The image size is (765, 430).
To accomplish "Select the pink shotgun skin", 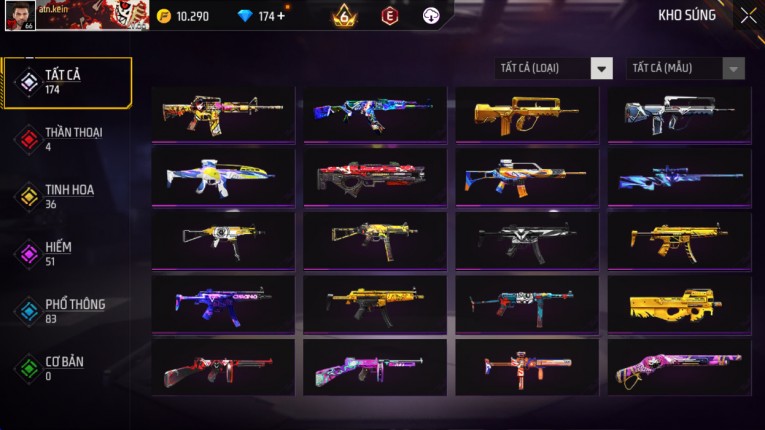I will [x=678, y=367].
